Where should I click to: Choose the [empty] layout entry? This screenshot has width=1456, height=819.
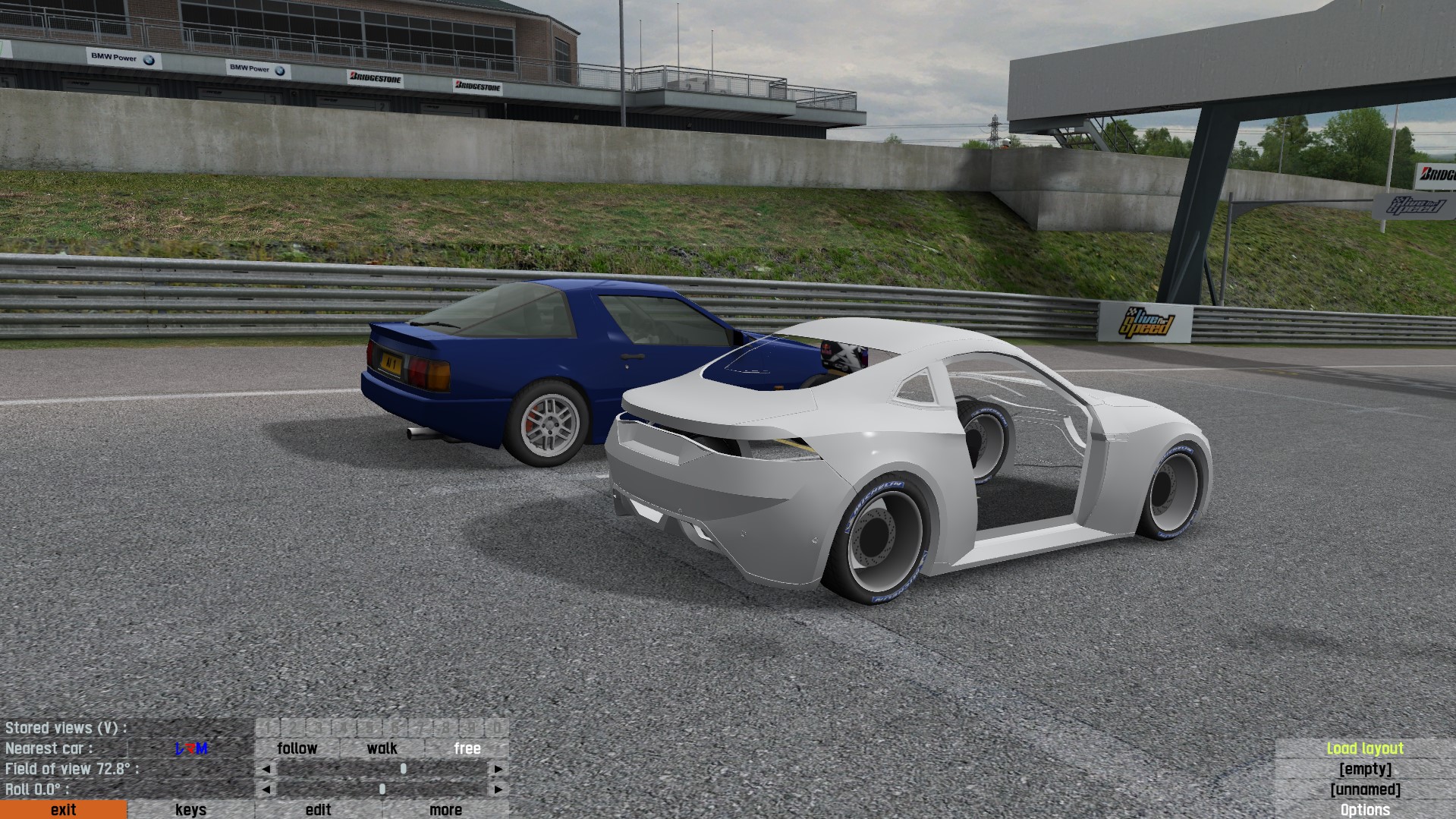[1365, 769]
